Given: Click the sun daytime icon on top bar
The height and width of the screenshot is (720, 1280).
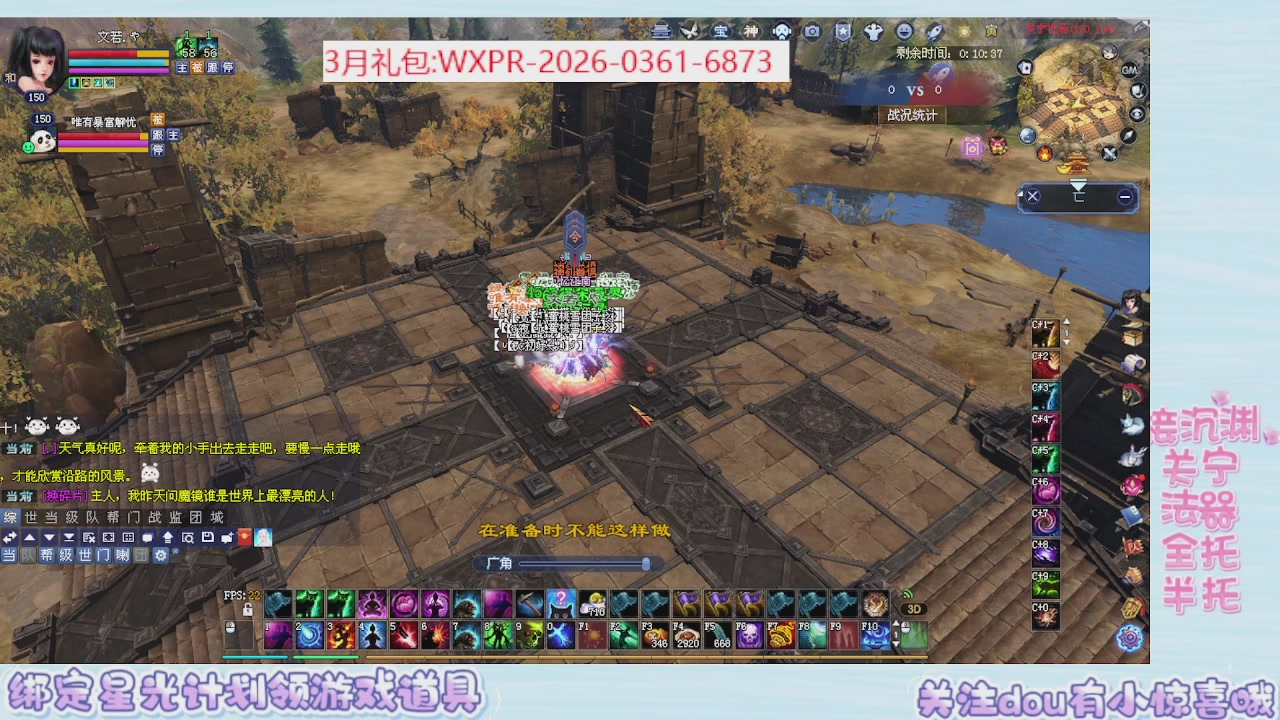Looking at the screenshot, I should coord(964,31).
